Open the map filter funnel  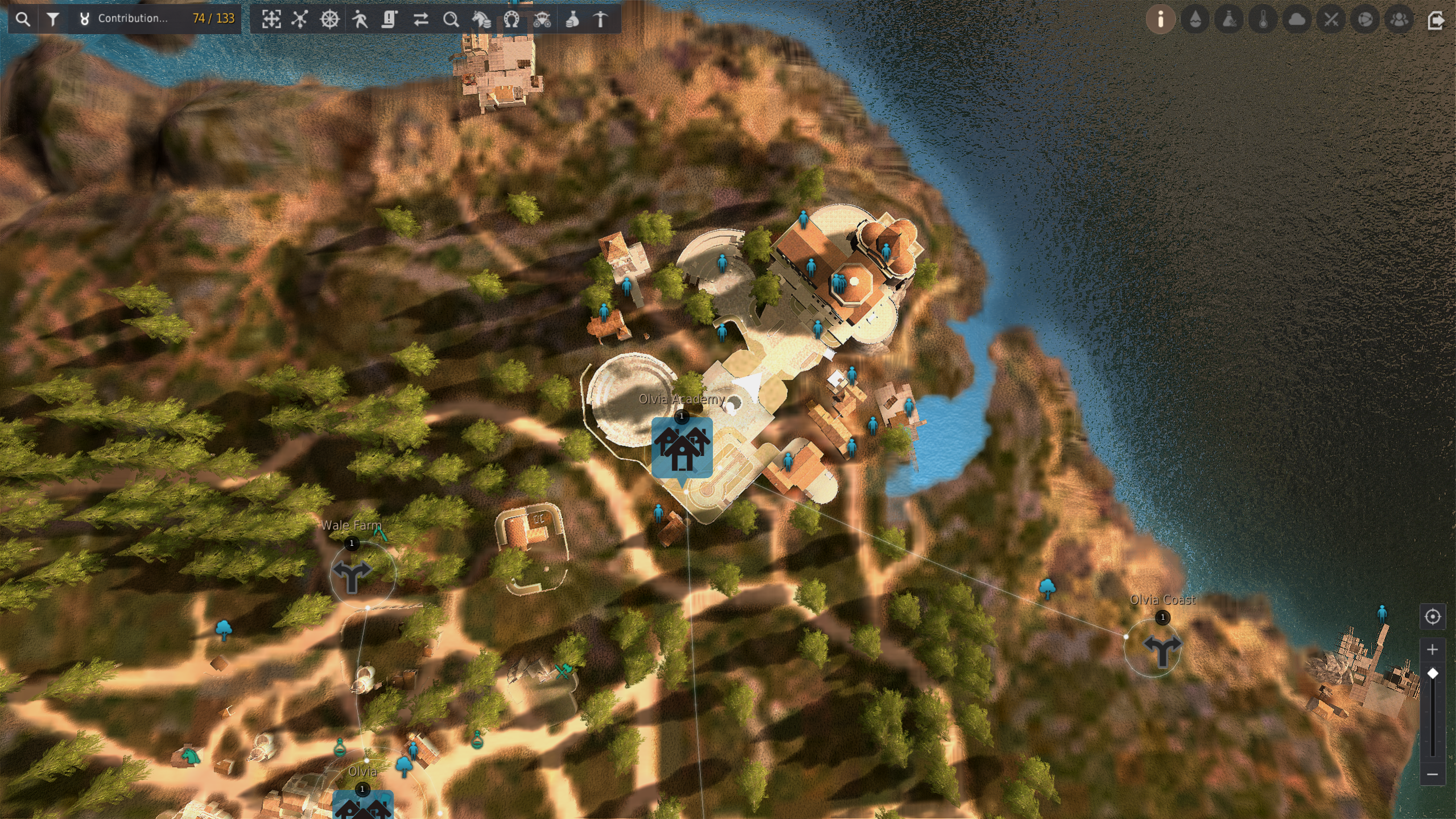pyautogui.click(x=53, y=19)
